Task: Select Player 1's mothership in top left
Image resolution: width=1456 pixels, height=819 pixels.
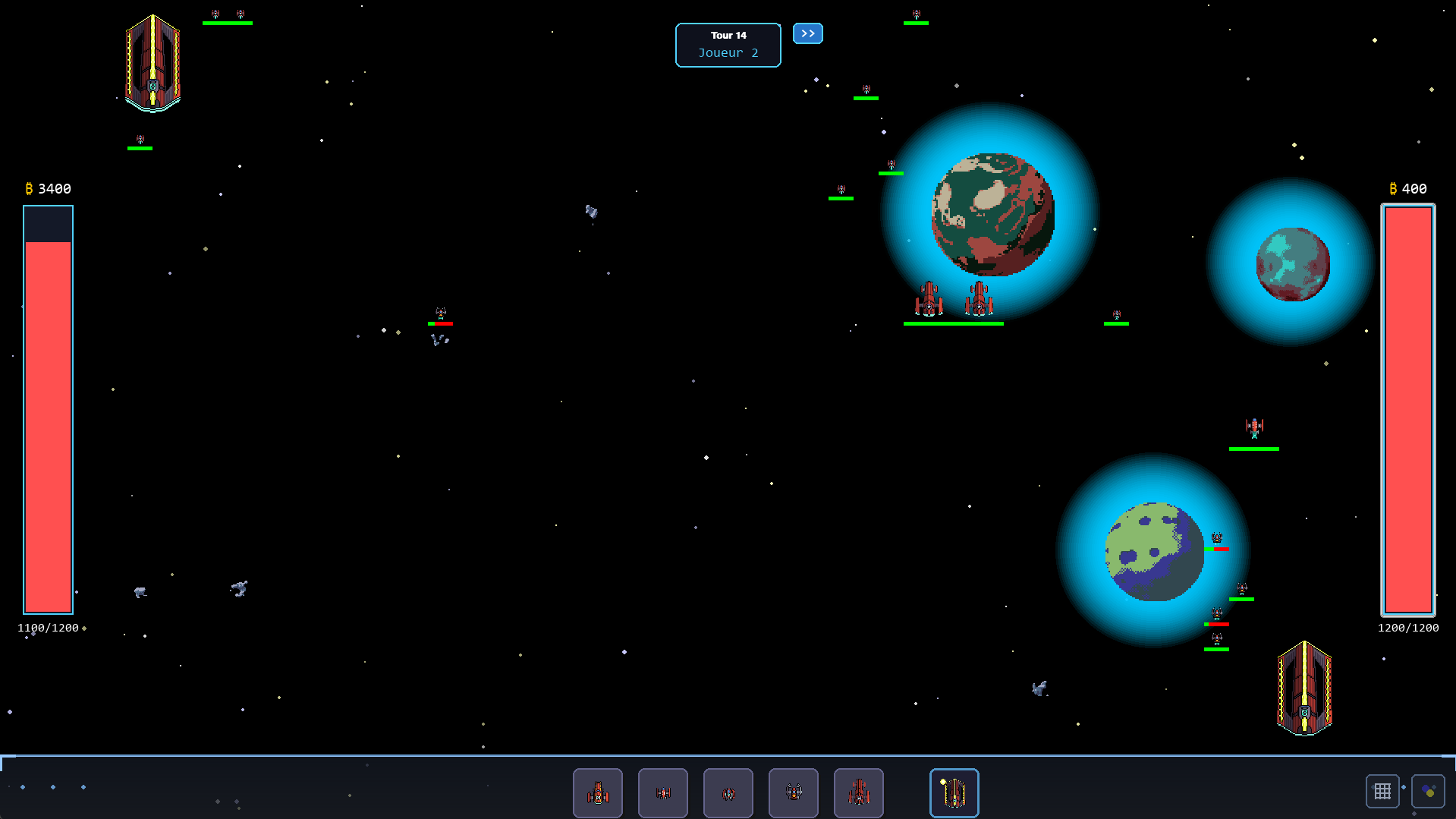Action: (153, 65)
